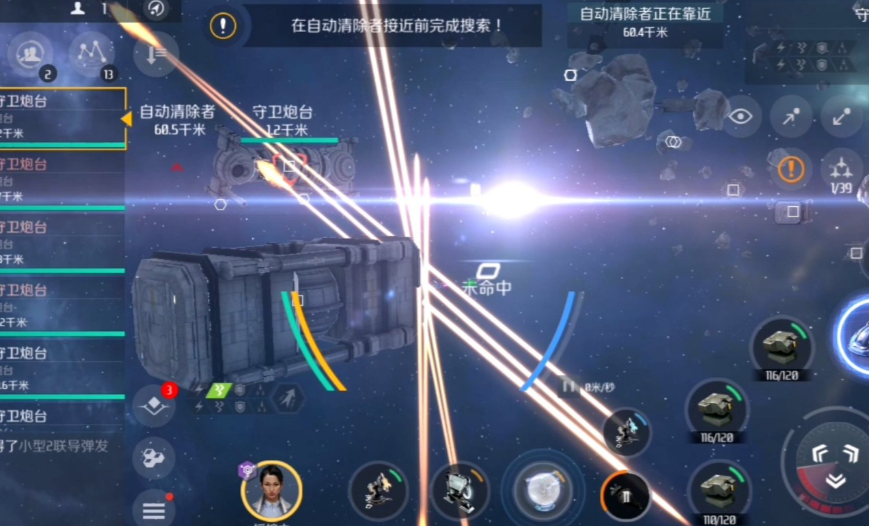Activate the glowing sphere module
This screenshot has height=526, width=869.
(541, 490)
